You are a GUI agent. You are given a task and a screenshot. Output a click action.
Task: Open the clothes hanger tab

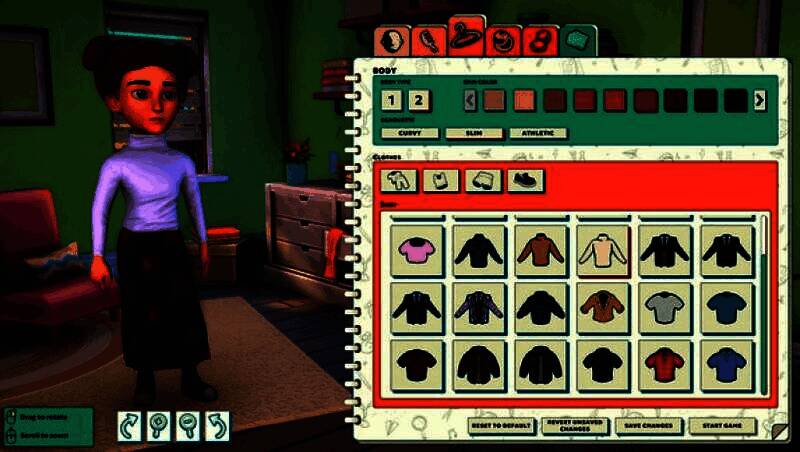click(x=467, y=37)
